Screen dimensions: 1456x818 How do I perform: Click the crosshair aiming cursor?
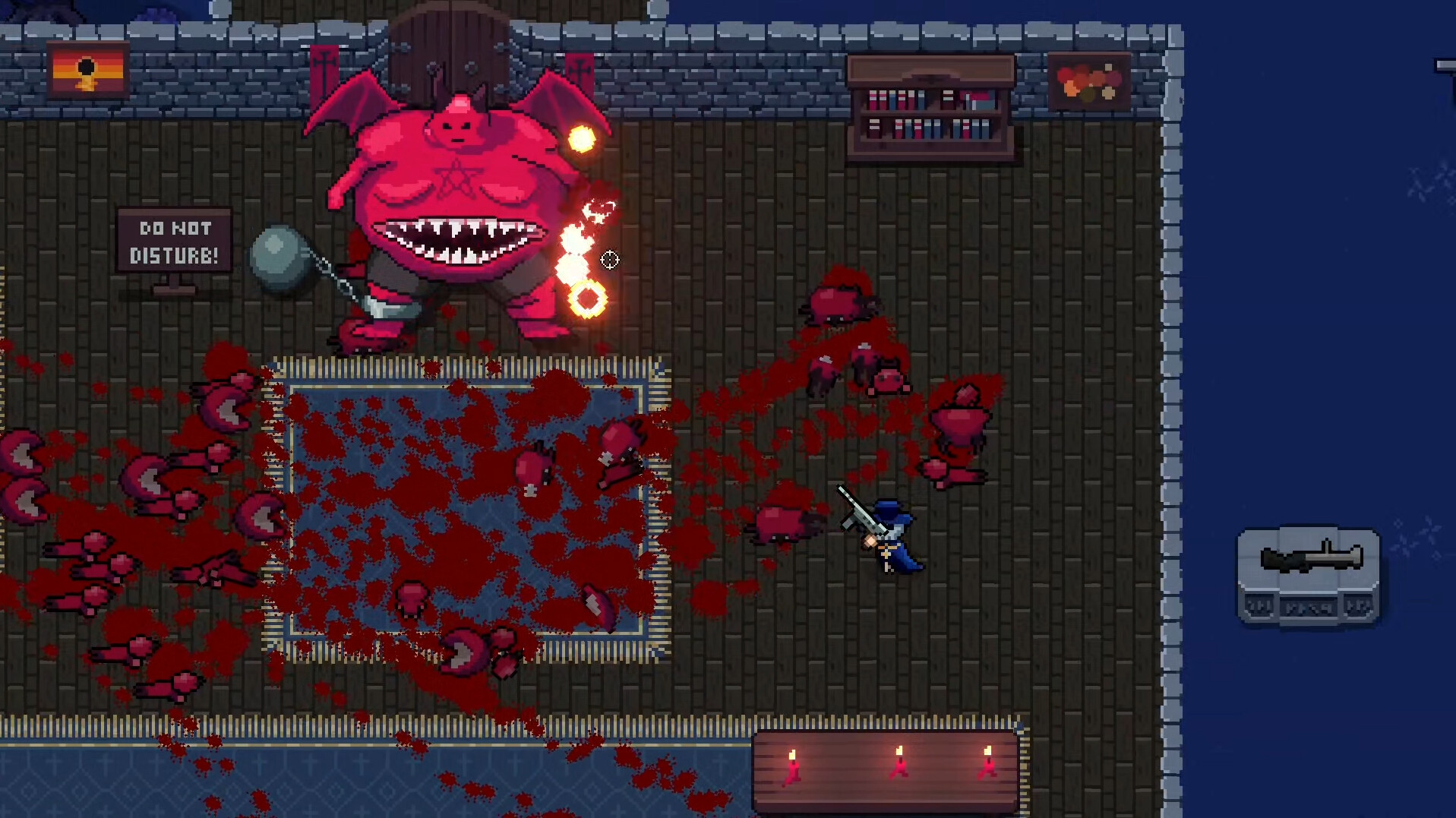610,260
